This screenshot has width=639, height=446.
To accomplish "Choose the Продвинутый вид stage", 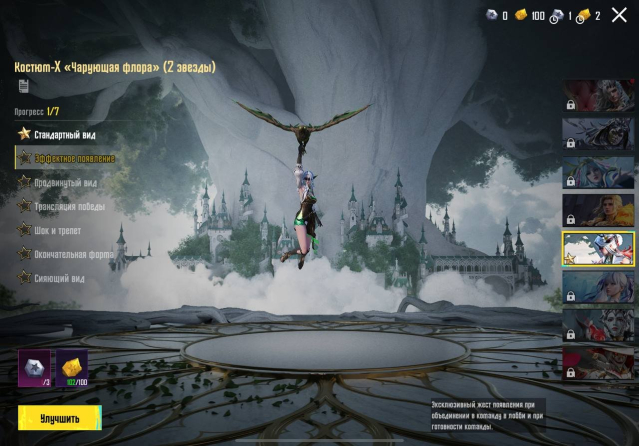I will [x=68, y=183].
